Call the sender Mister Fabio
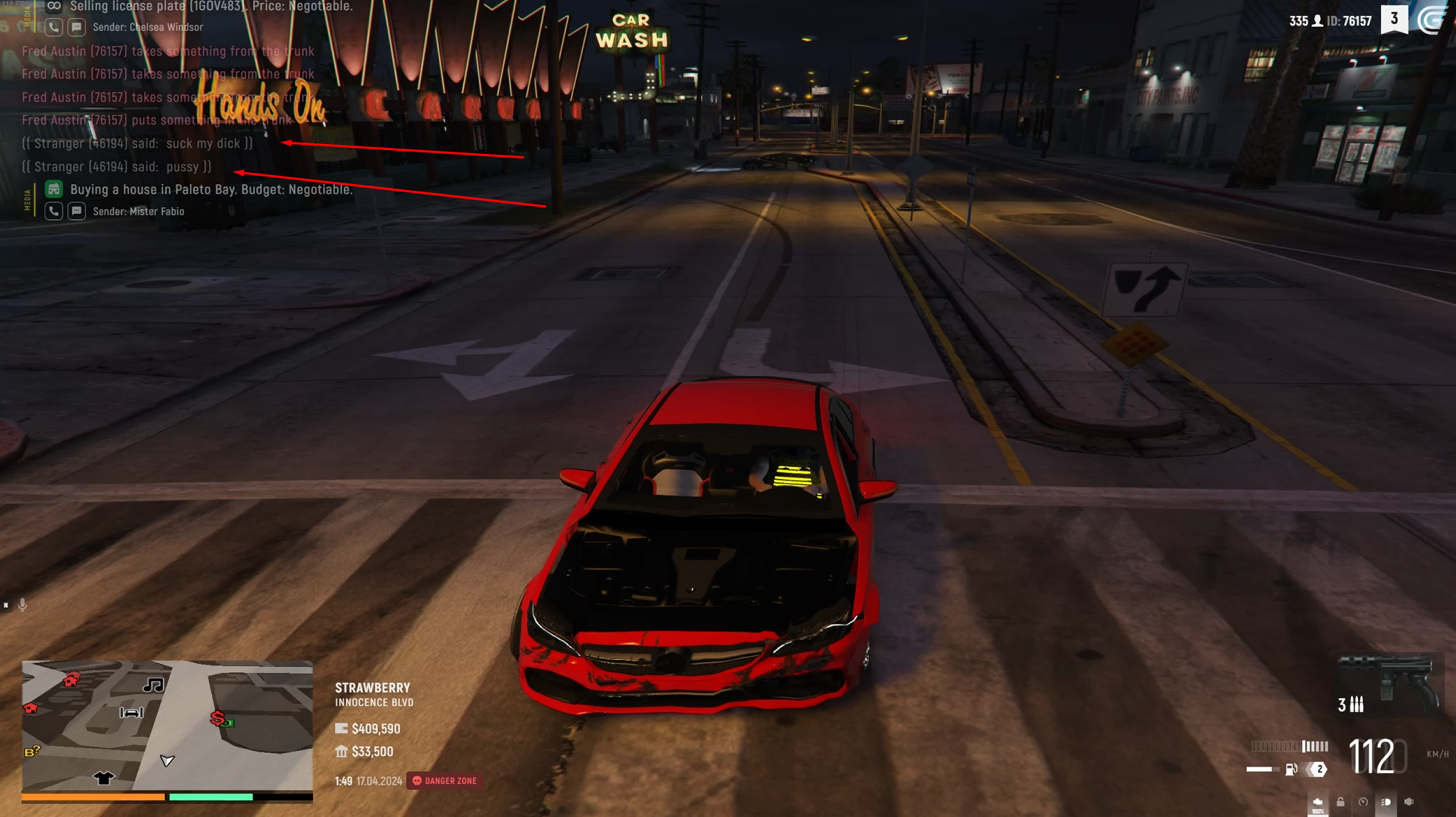This screenshot has width=1456, height=817. [x=54, y=211]
